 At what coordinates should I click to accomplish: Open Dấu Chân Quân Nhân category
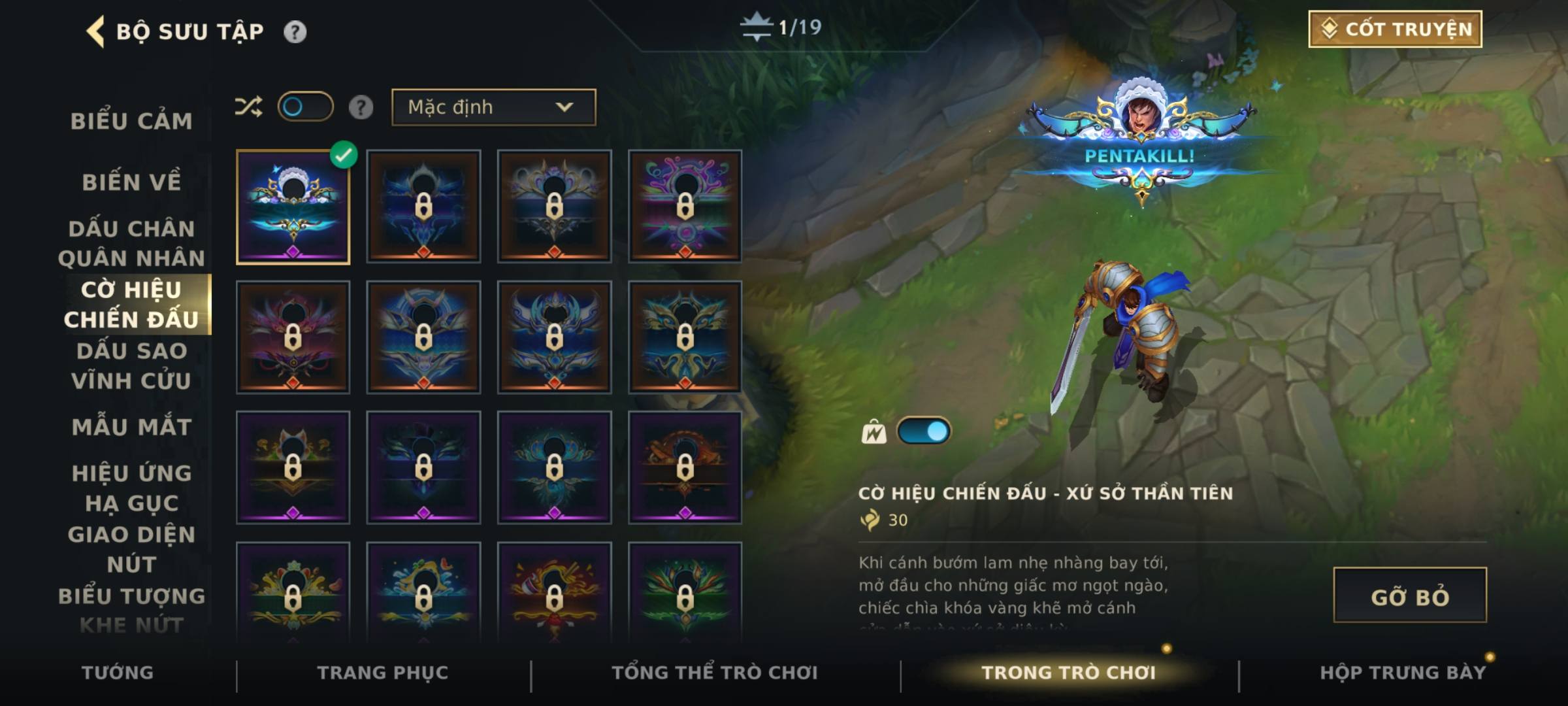tap(131, 243)
